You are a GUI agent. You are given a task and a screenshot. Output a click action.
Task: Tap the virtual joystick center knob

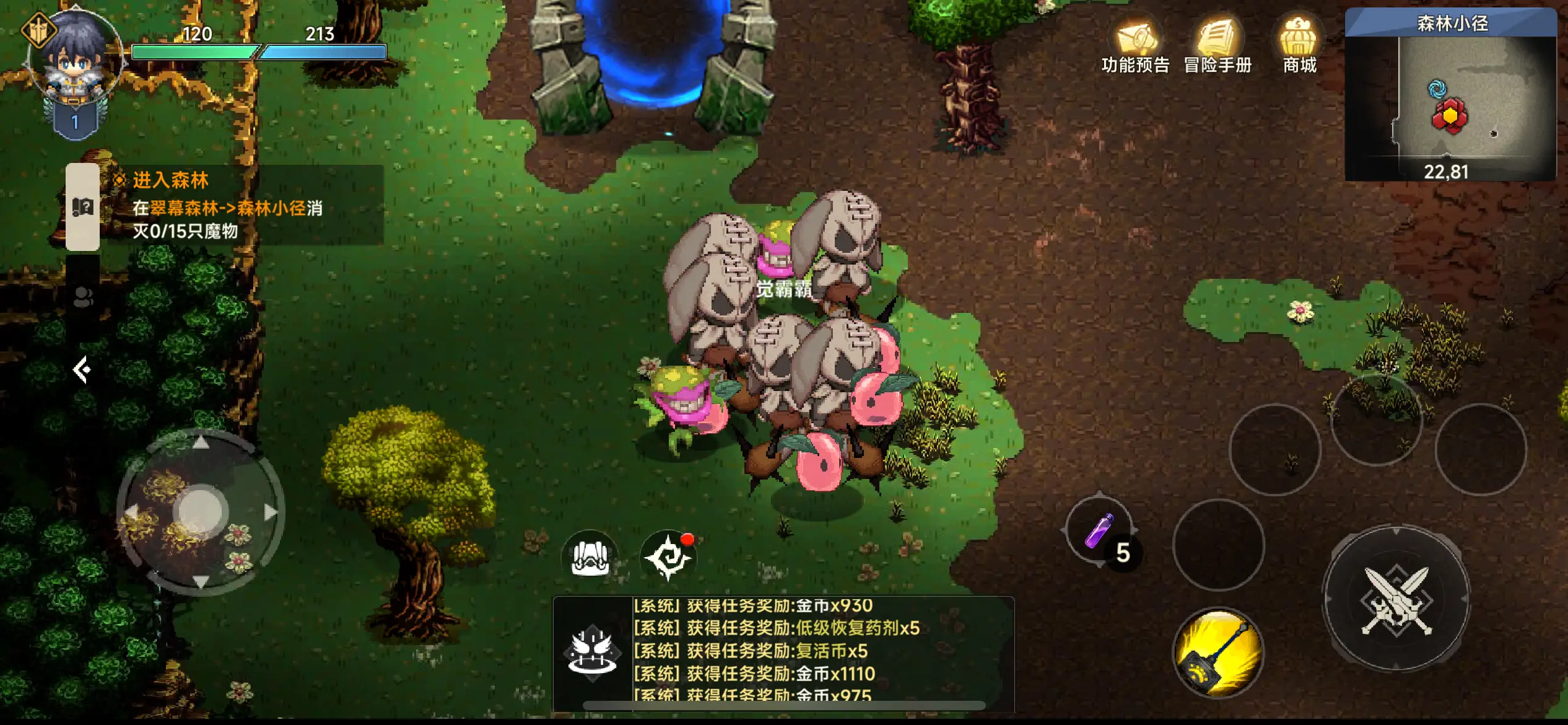200,511
